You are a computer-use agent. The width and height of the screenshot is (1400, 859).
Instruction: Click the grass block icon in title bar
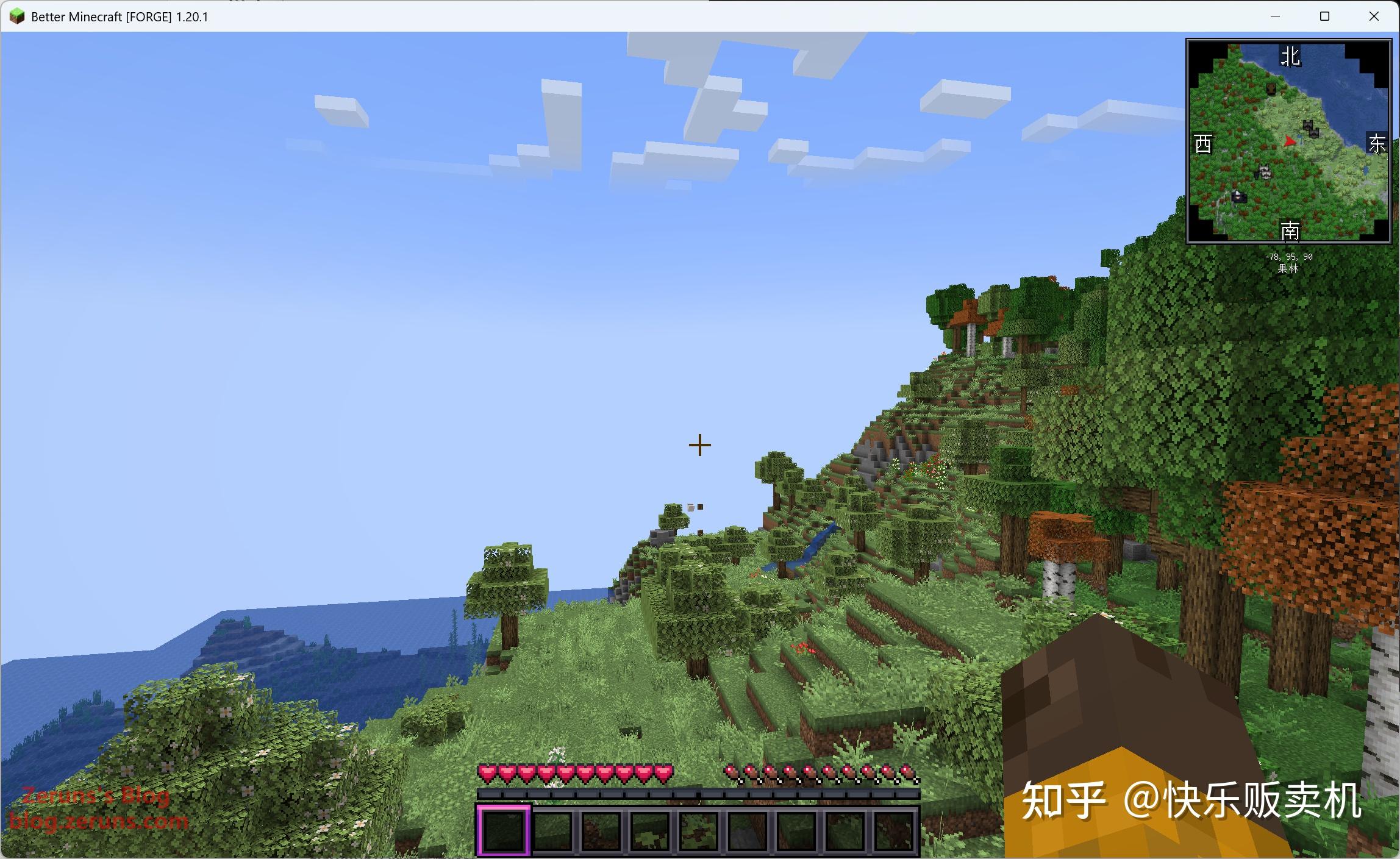16,16
